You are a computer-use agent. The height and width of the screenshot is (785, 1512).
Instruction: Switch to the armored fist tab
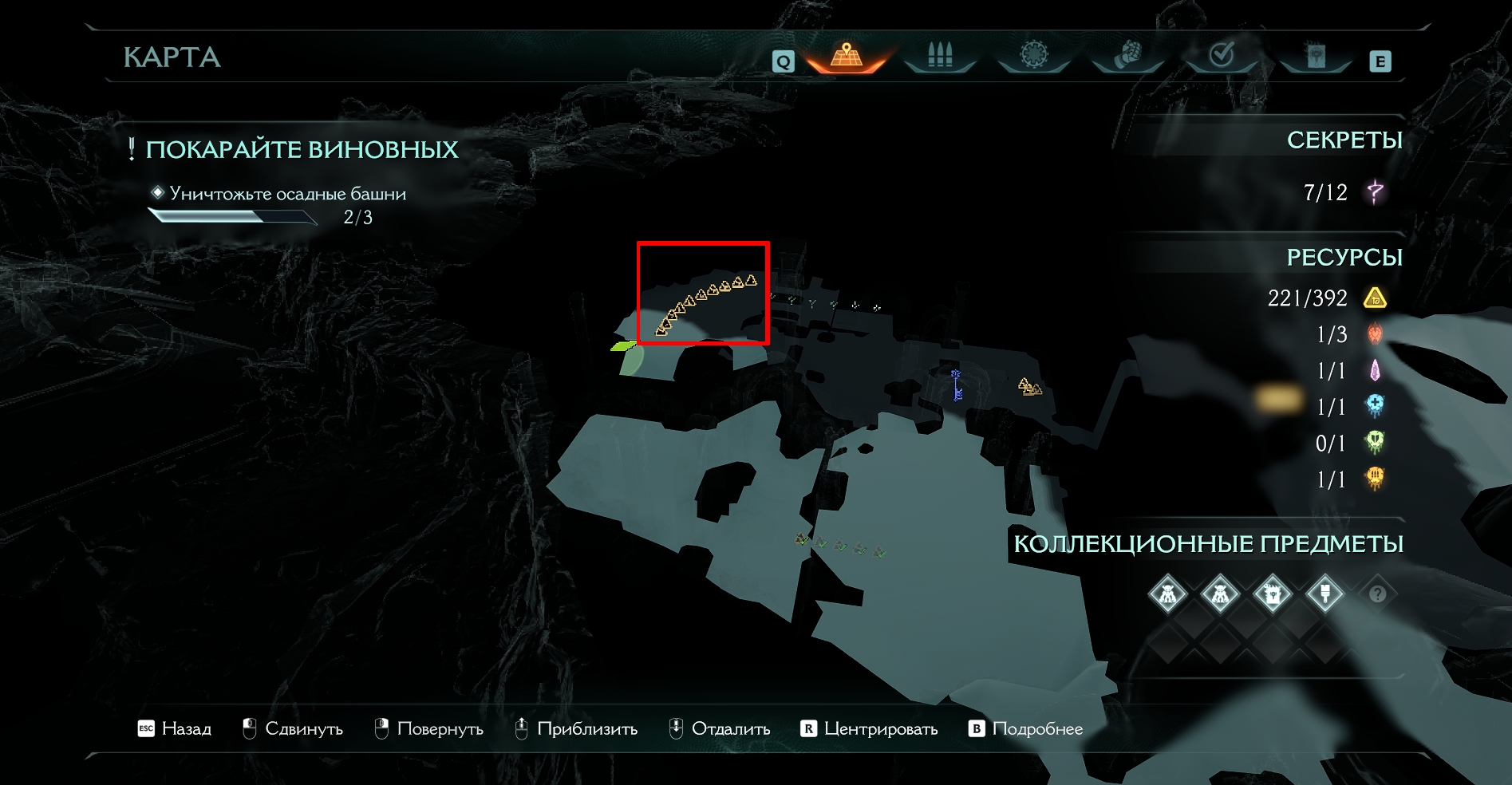[1127, 56]
